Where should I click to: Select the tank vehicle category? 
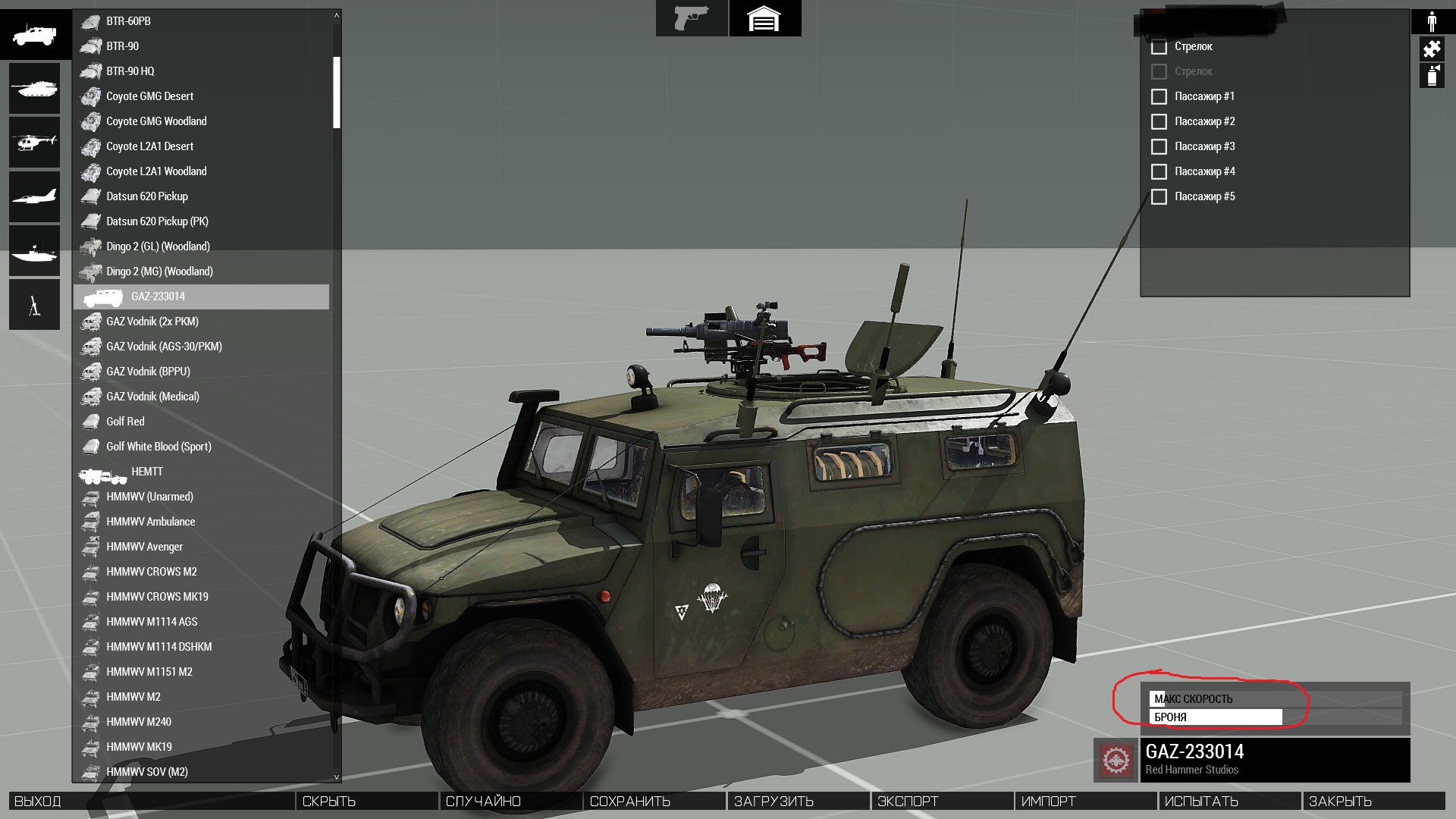(34, 89)
